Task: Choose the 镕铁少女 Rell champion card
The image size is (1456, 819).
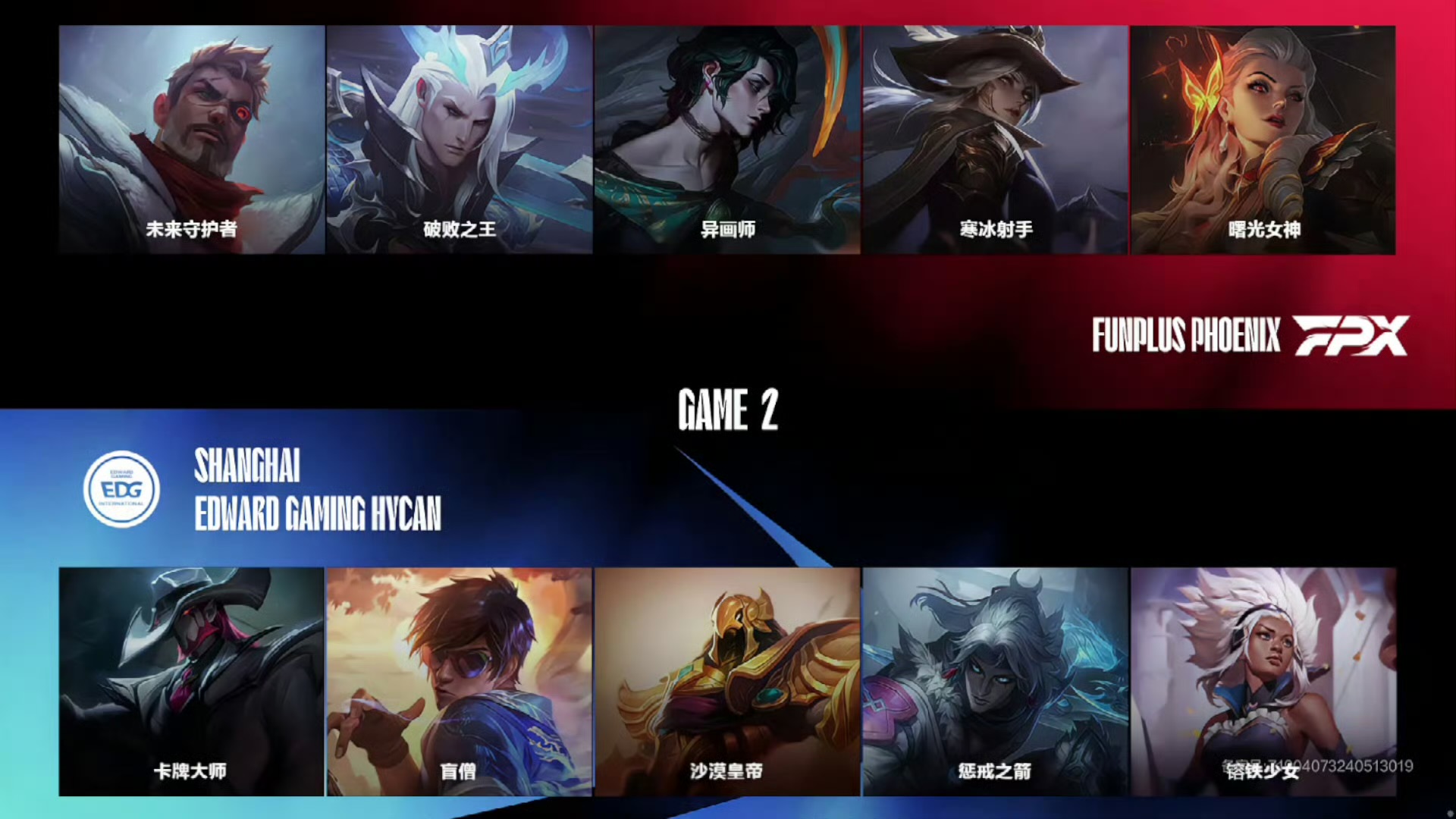Action: pos(1263,681)
